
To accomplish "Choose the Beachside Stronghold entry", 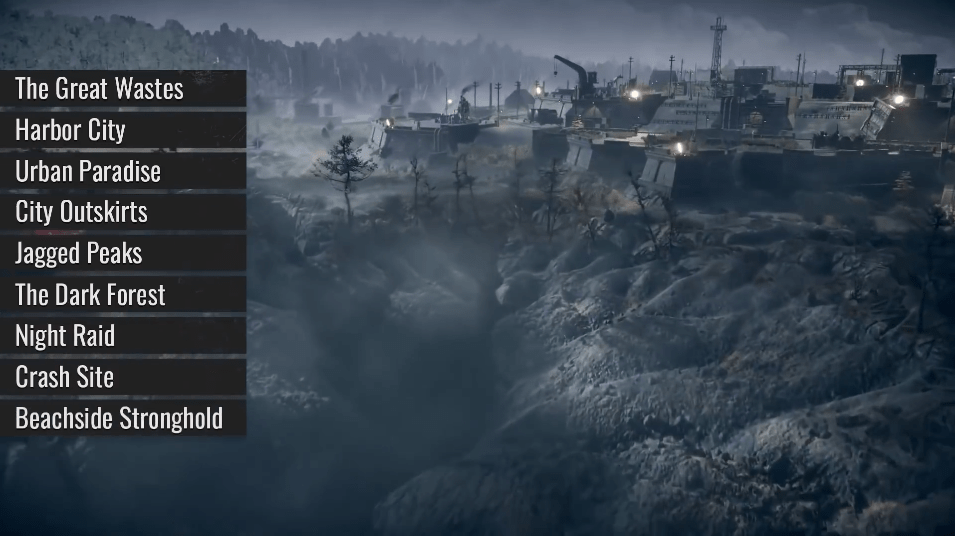I will 122,418.
